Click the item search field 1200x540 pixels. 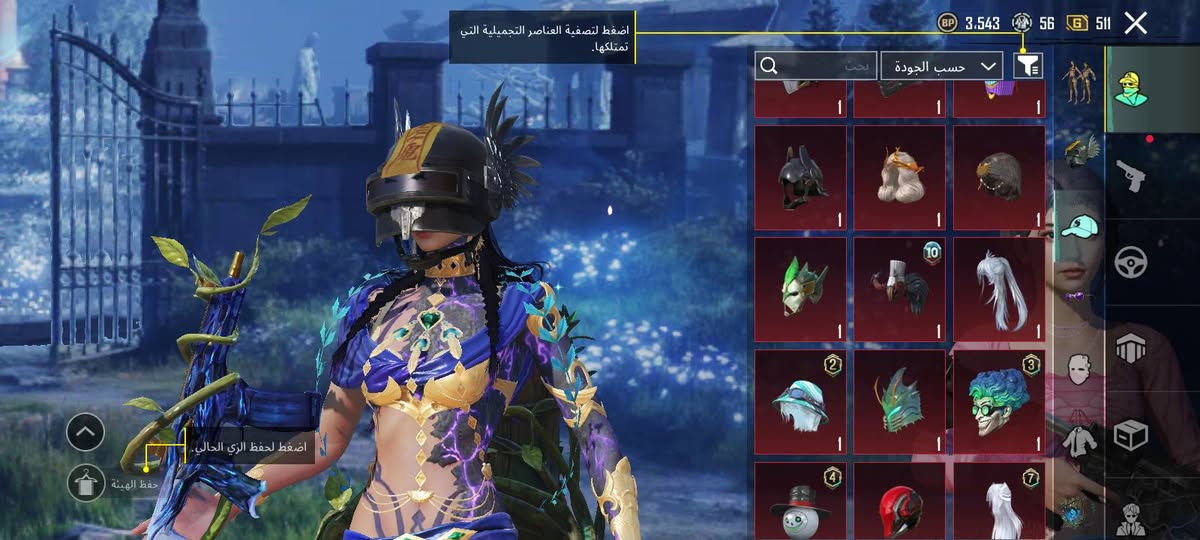pyautogui.click(x=816, y=66)
